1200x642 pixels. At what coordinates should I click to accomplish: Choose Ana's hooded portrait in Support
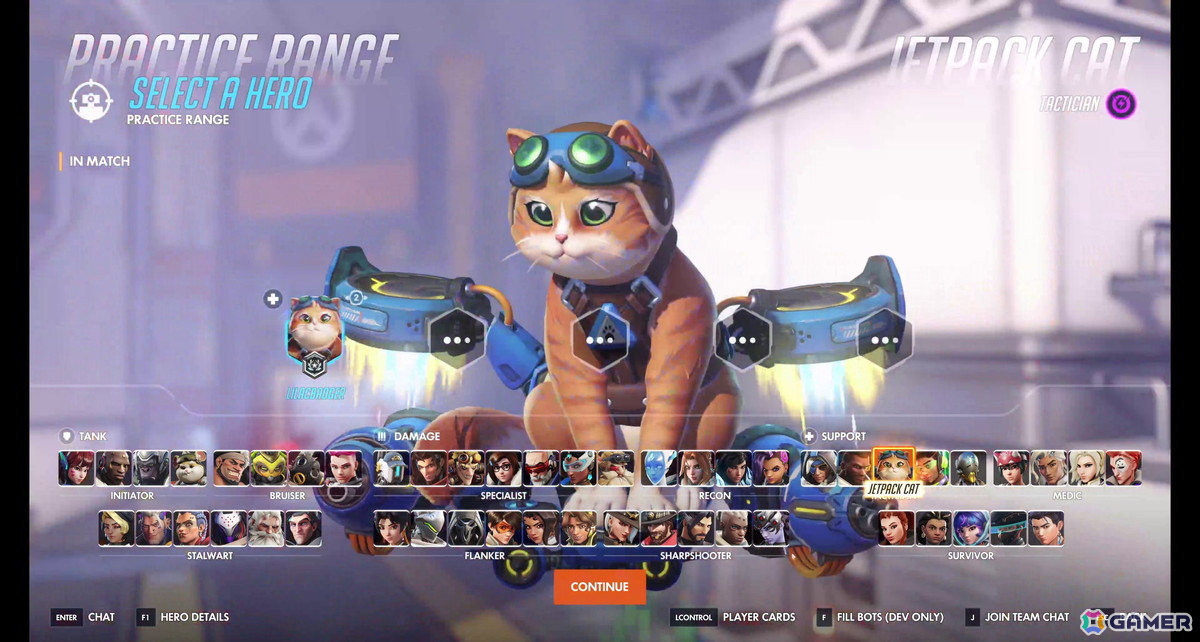click(x=819, y=468)
